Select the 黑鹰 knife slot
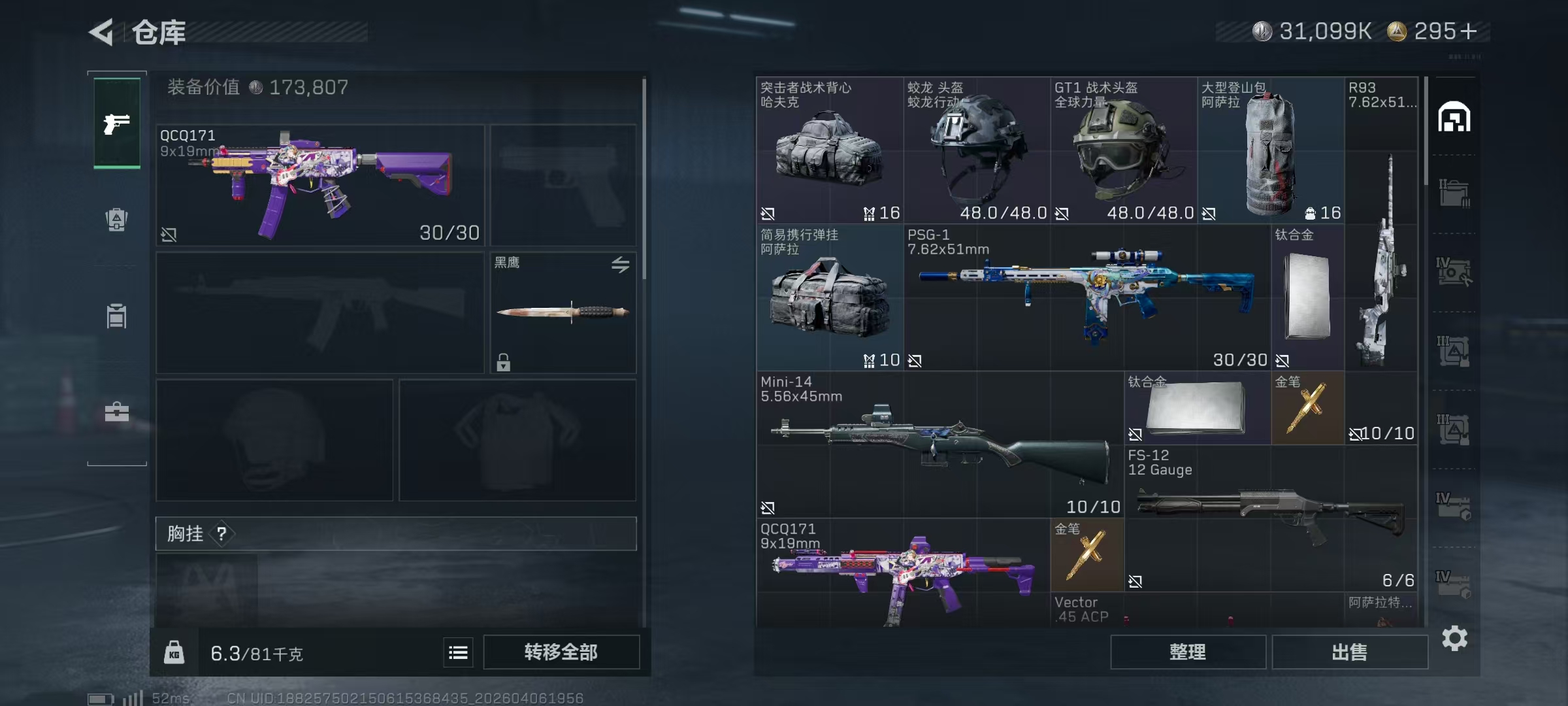This screenshot has width=1568, height=706. click(x=563, y=312)
